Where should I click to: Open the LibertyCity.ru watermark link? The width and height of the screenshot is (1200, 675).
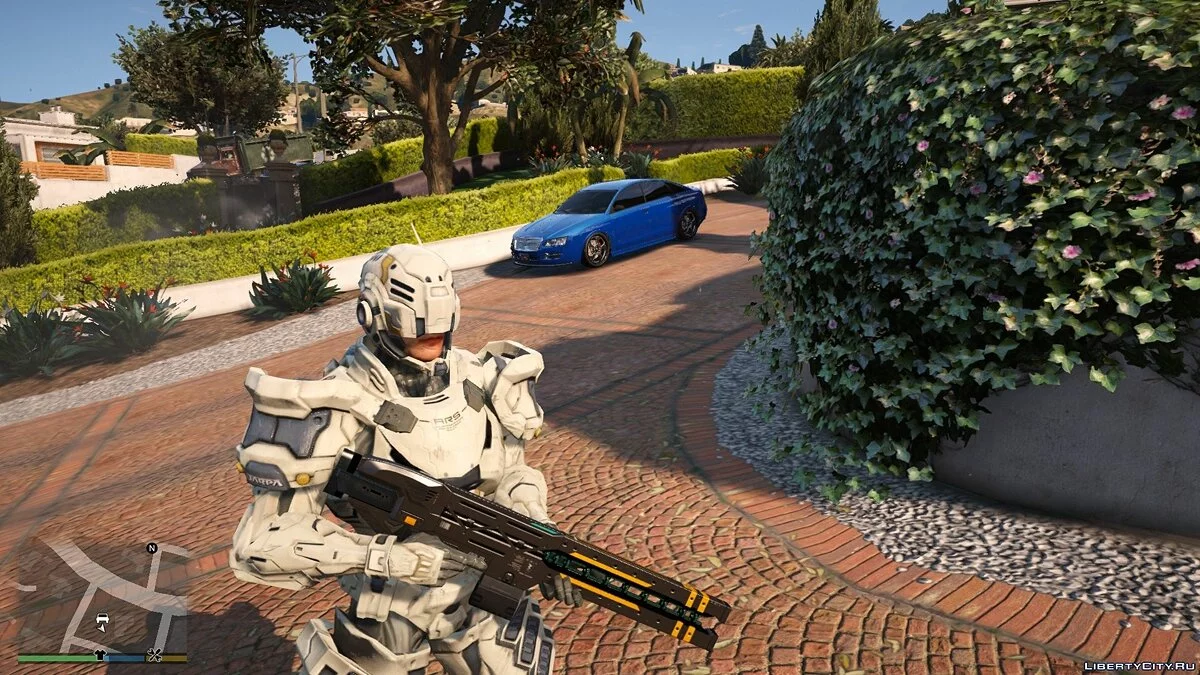coord(1139,664)
